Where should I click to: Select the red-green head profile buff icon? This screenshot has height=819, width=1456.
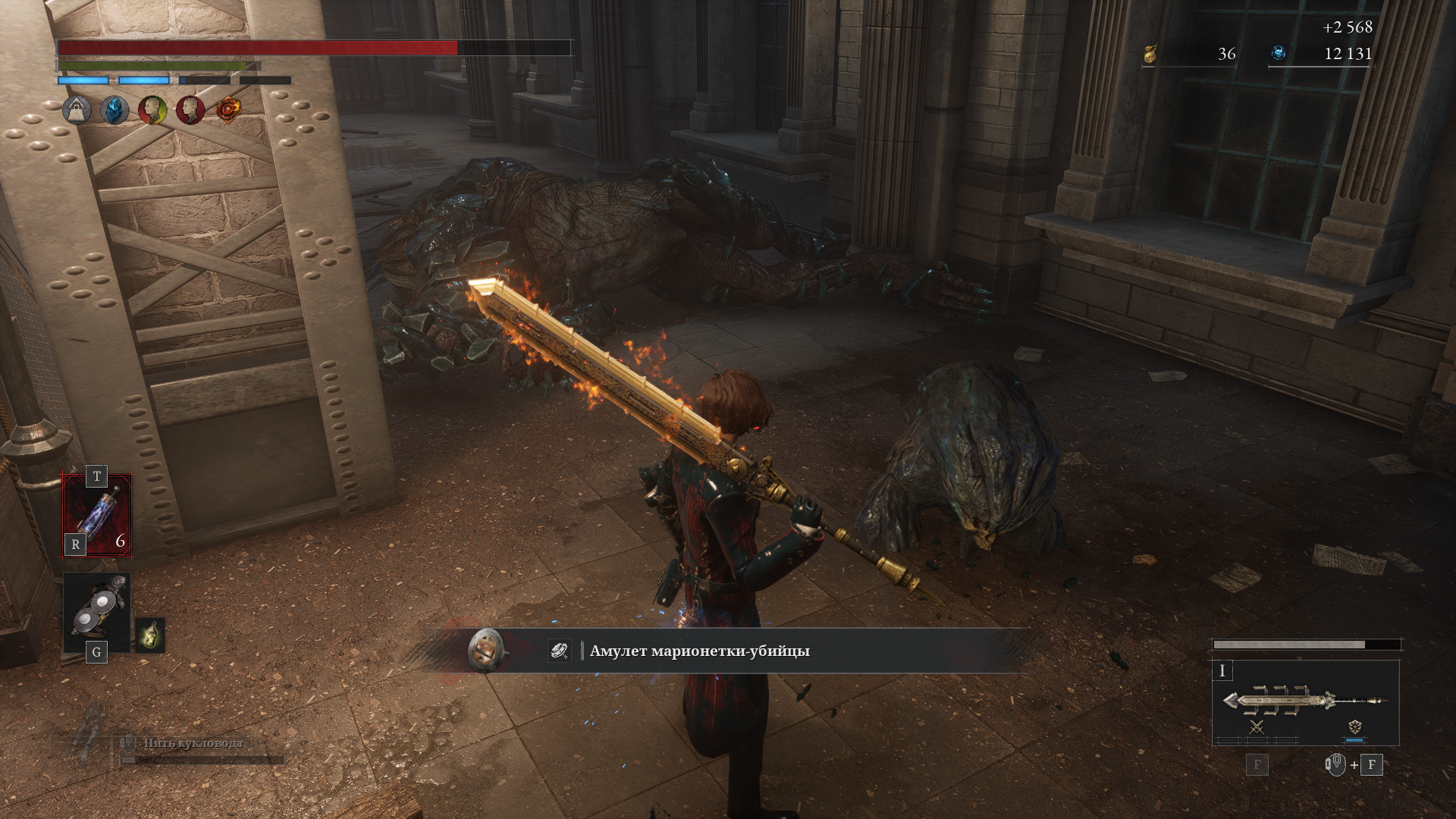[x=152, y=111]
